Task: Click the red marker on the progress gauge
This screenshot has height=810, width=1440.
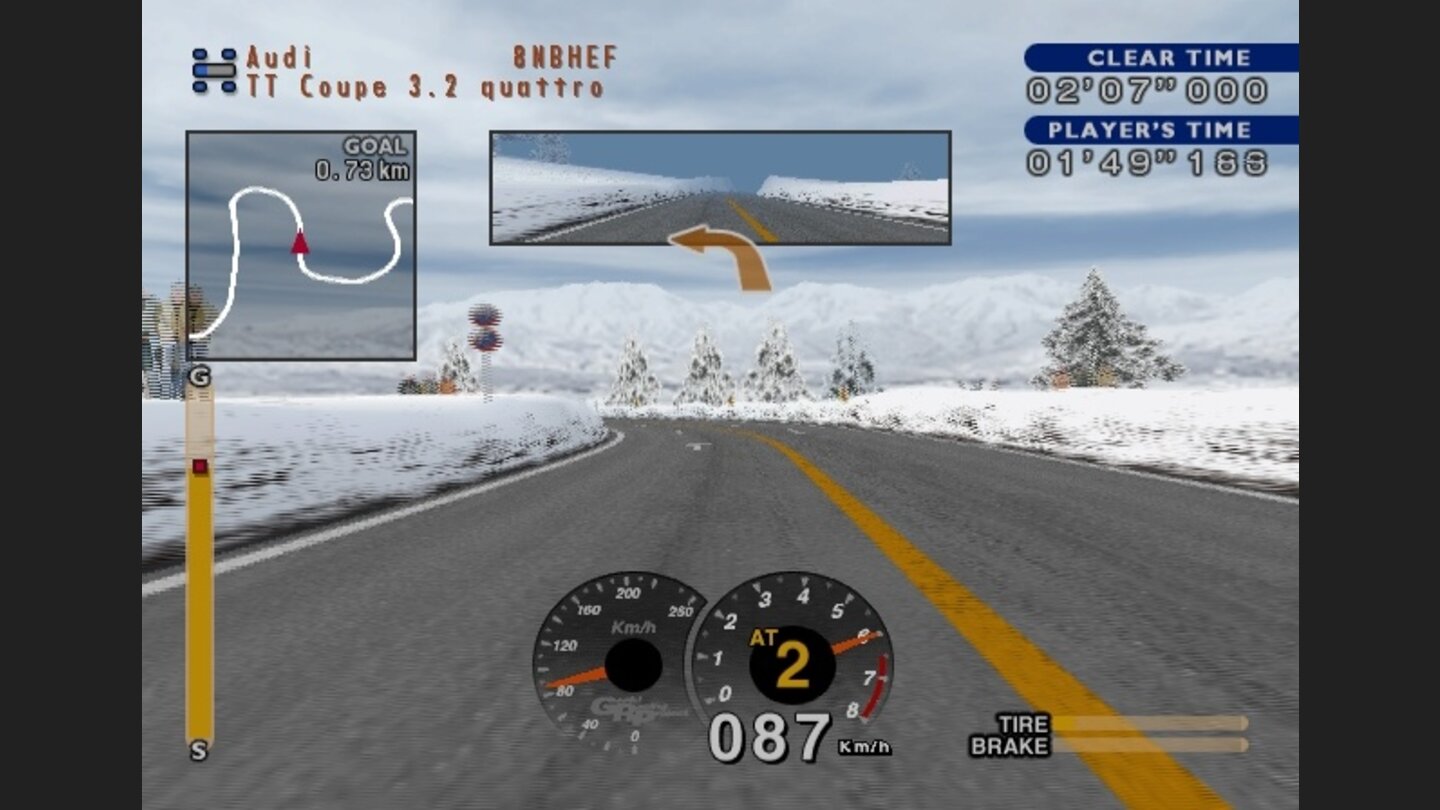Action: coord(199,465)
